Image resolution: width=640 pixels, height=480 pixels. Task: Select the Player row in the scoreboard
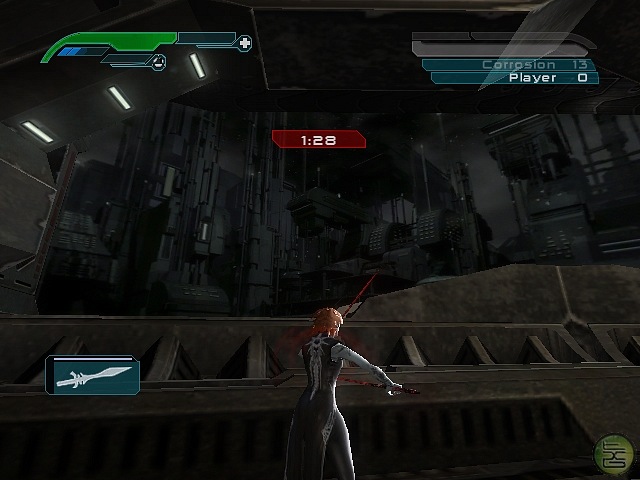pos(512,78)
